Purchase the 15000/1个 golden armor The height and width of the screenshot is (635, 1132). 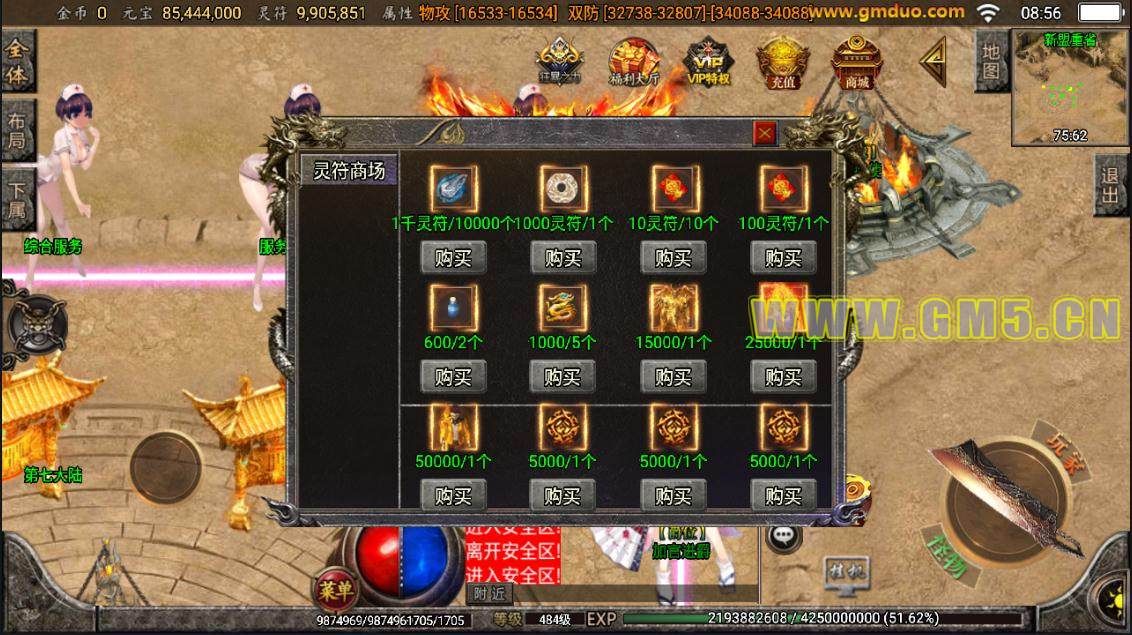pyautogui.click(x=673, y=377)
